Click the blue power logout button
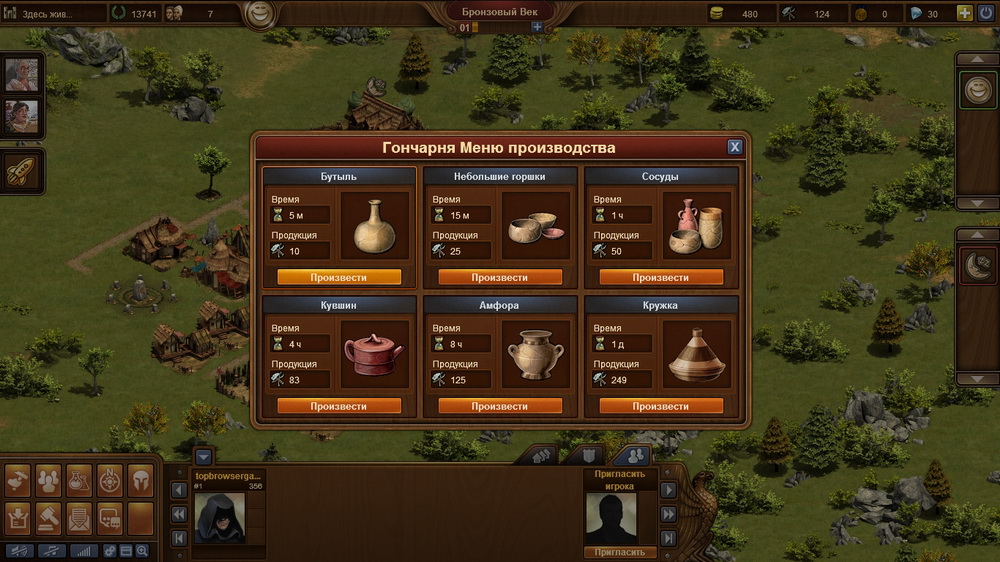This screenshot has width=1000, height=562. click(984, 14)
